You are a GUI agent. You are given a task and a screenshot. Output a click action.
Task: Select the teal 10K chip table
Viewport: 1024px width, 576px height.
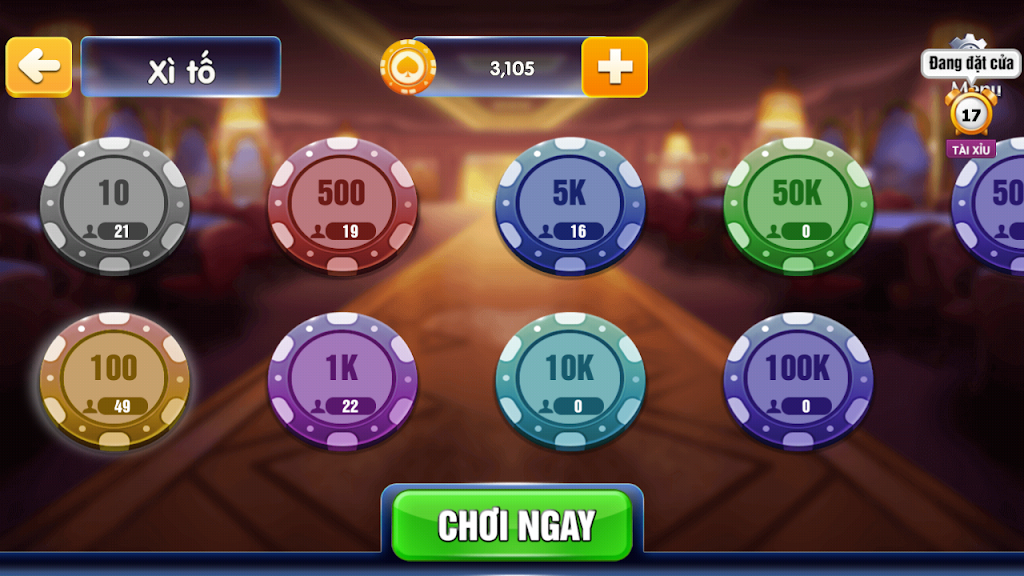coord(570,381)
